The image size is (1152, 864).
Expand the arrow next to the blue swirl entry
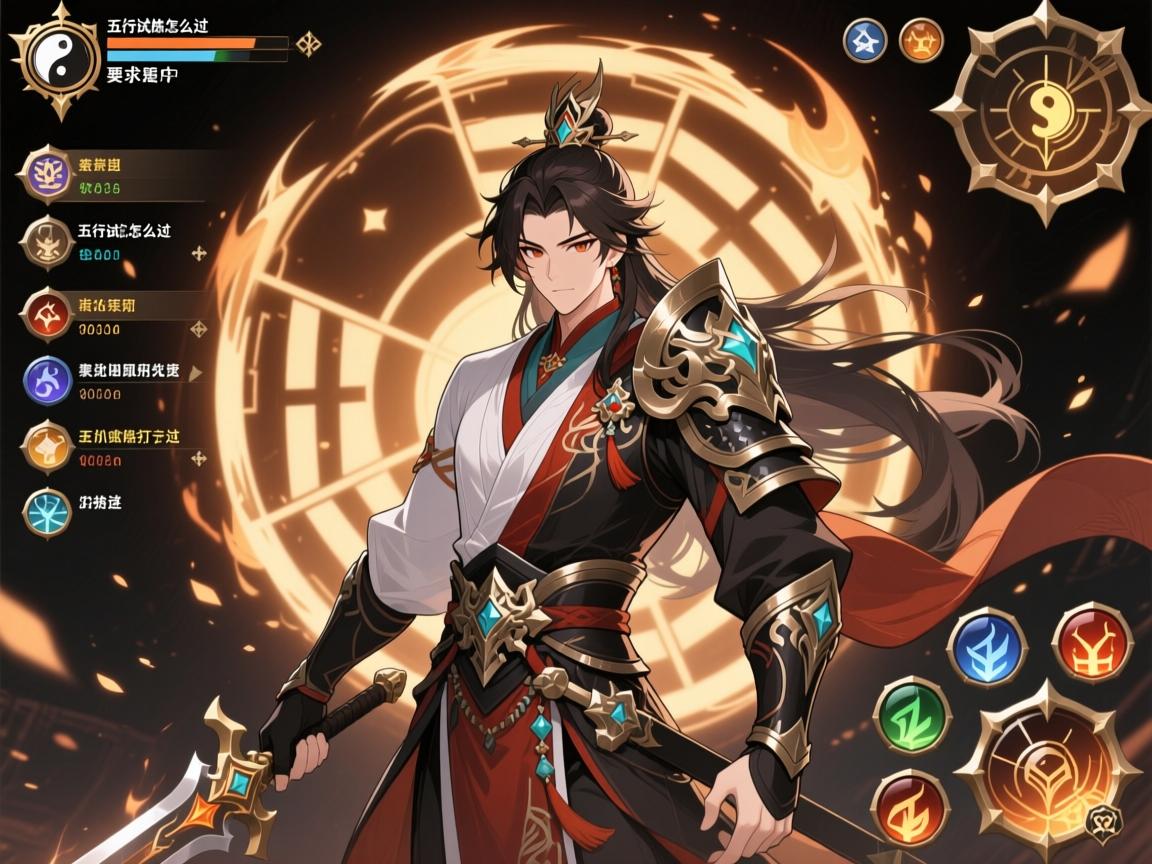(197, 372)
